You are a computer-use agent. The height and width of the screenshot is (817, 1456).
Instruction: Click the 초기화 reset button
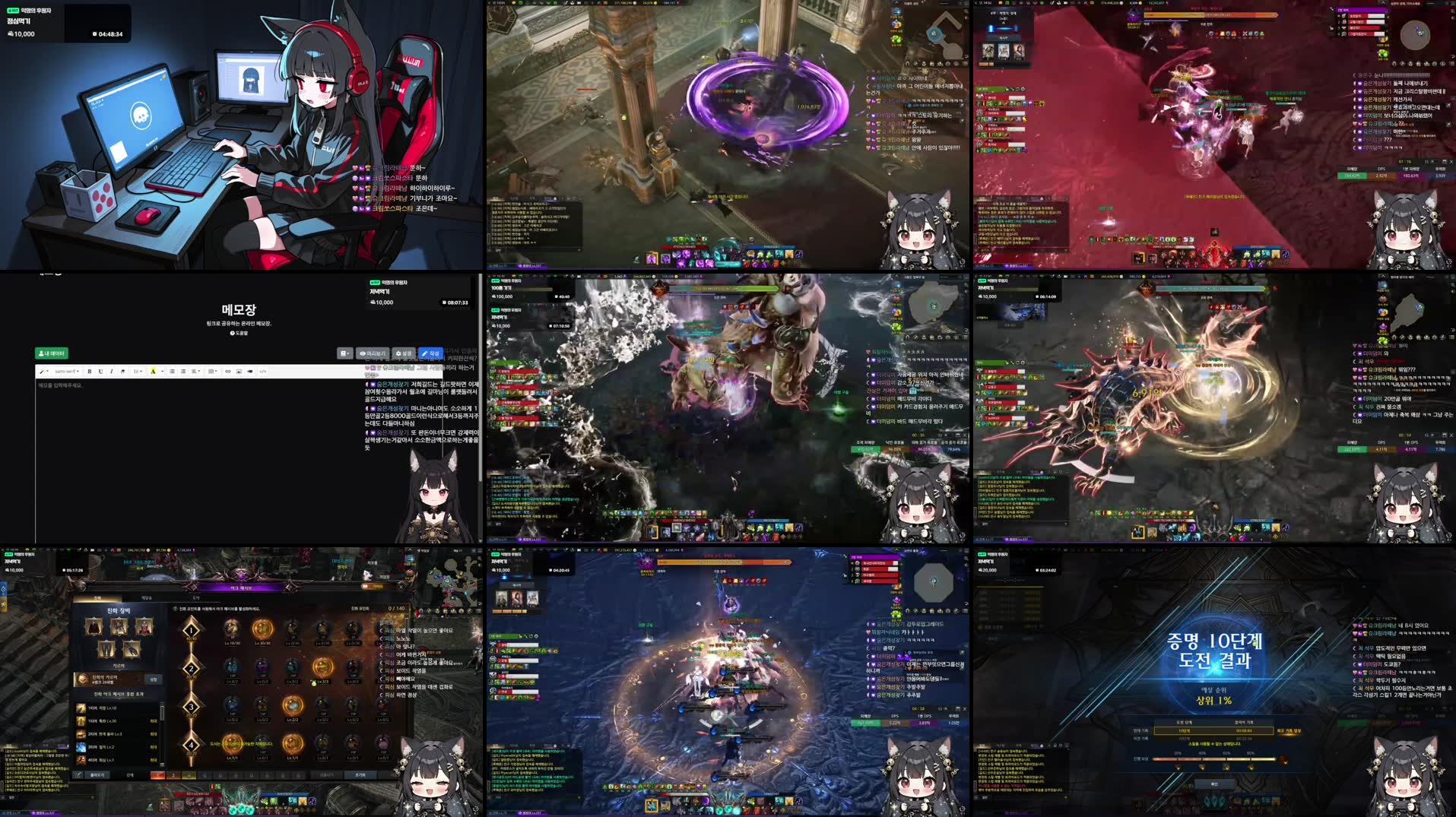click(360, 775)
